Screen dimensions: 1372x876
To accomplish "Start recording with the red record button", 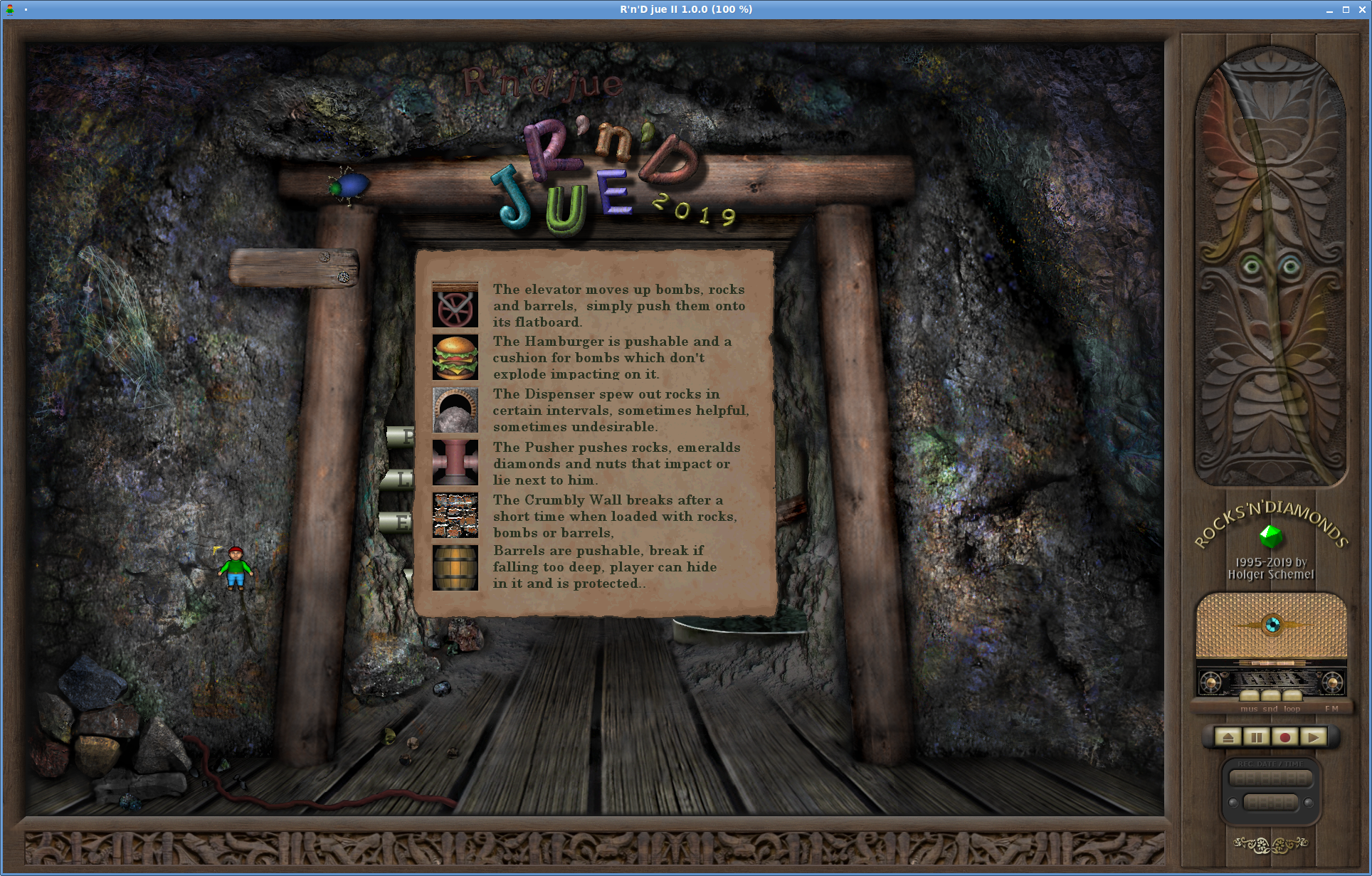I will [1285, 737].
